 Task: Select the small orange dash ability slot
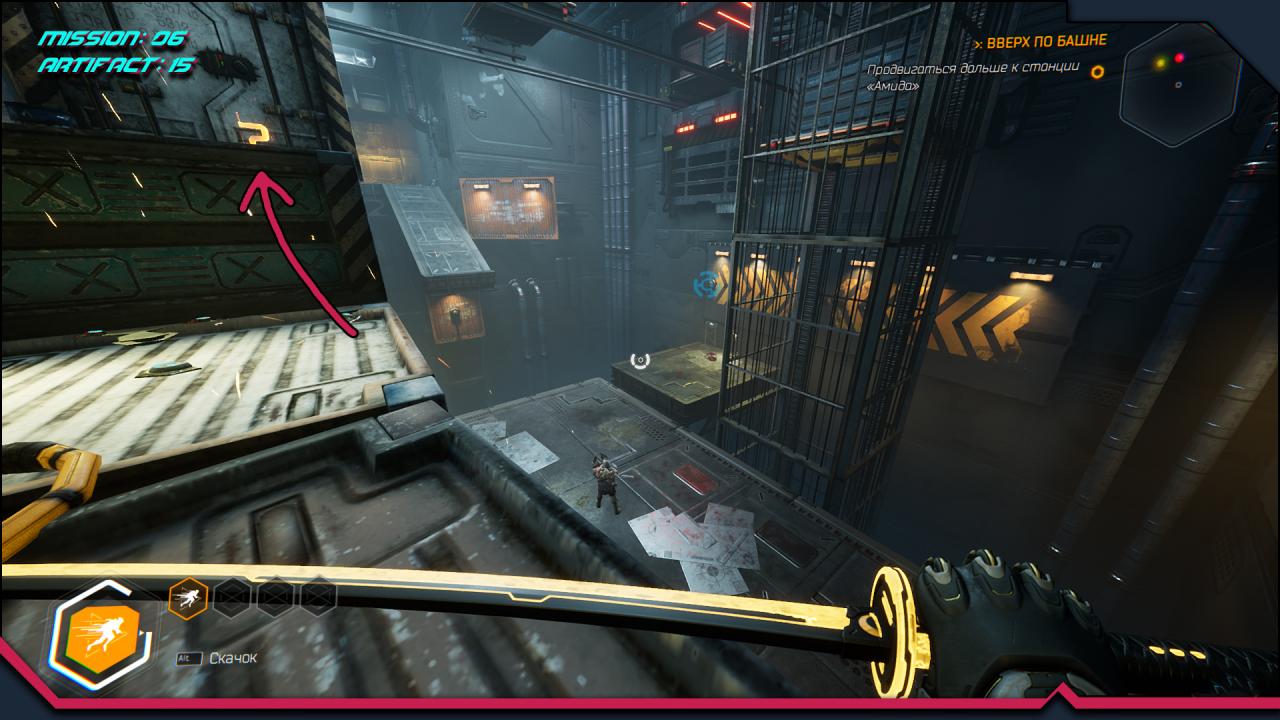click(x=188, y=598)
